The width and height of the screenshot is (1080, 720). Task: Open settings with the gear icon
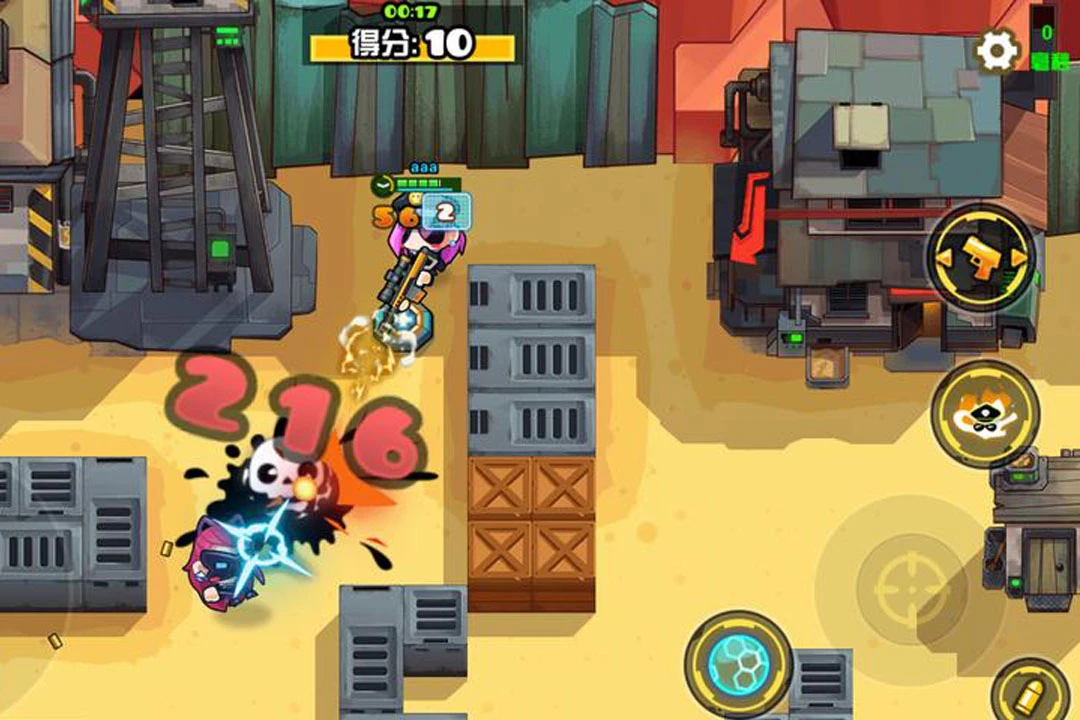[x=996, y=50]
